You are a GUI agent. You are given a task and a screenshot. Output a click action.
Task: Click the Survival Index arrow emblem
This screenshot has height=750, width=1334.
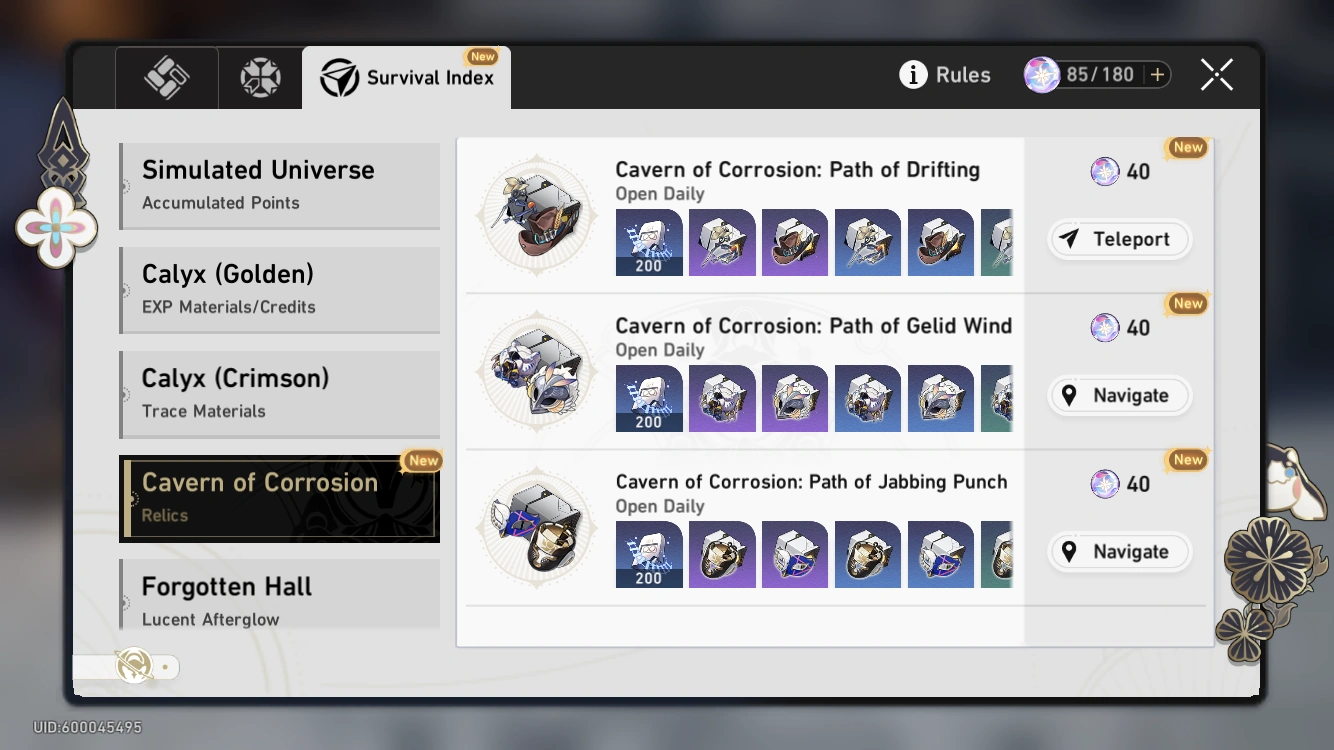[x=339, y=76]
